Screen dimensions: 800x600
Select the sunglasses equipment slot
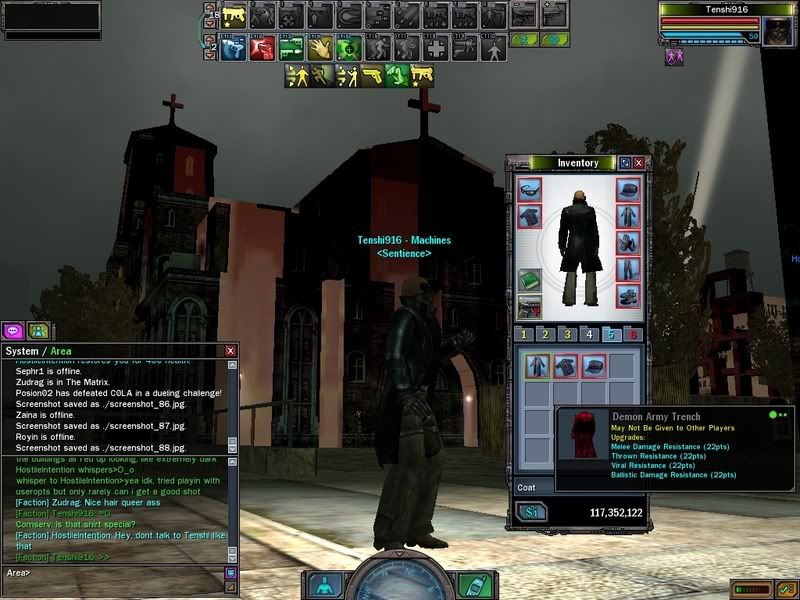pyautogui.click(x=530, y=190)
